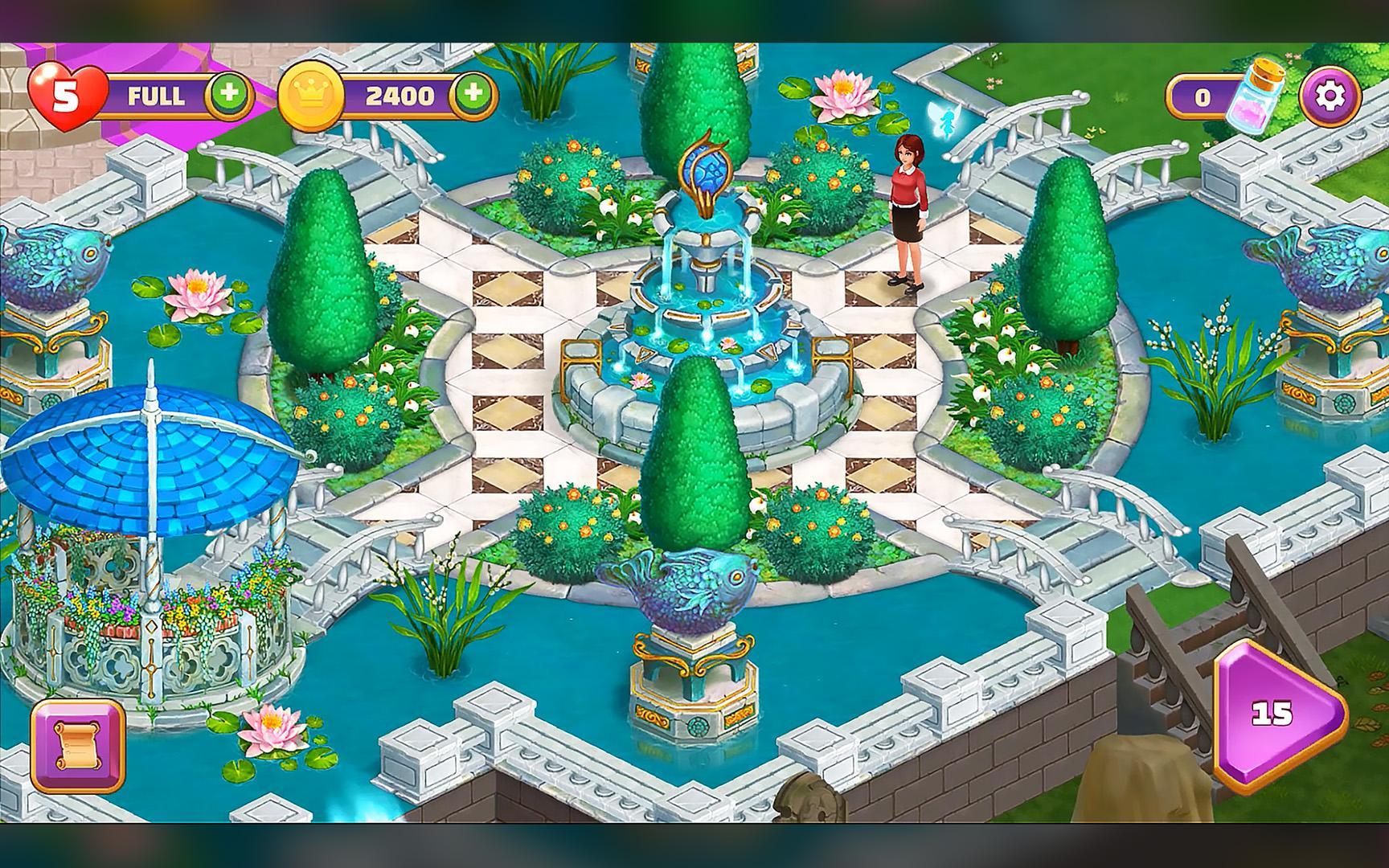Viewport: 1389px width, 868px height.
Task: Open the settings gear menu
Action: (1330, 97)
